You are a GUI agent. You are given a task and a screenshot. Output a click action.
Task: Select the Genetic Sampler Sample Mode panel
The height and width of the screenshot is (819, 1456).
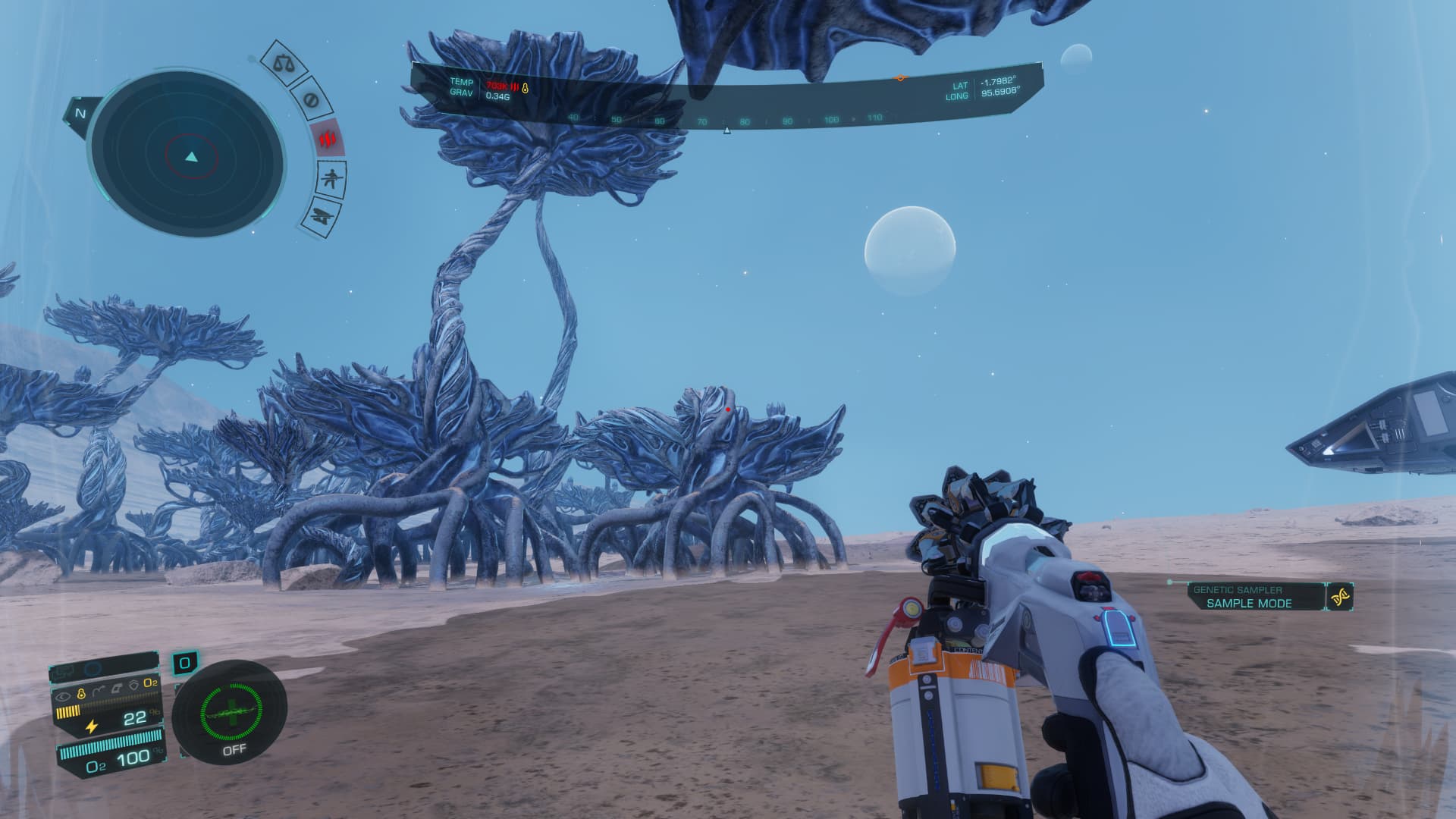[1248, 597]
